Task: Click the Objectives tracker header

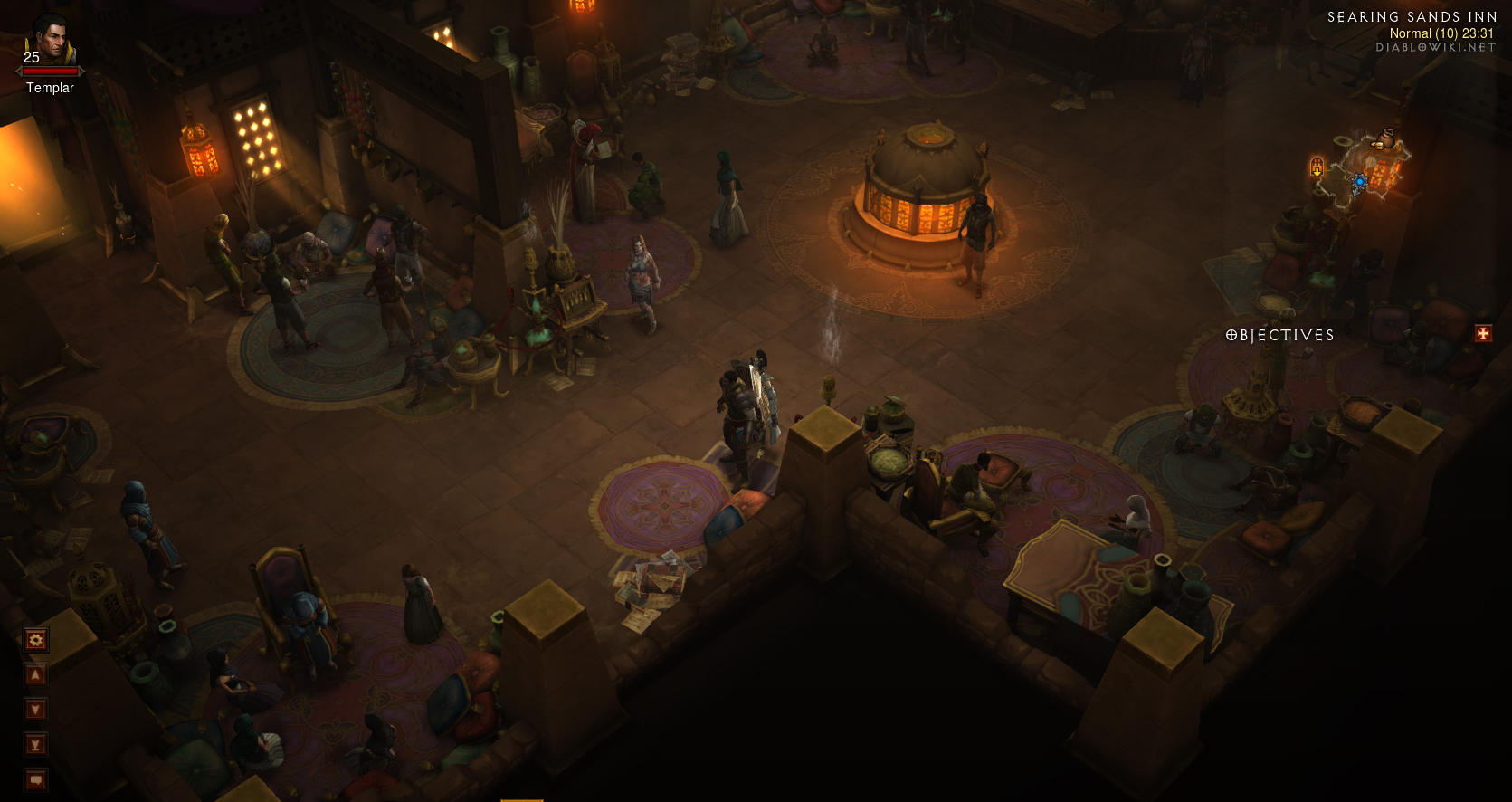Action: point(1279,335)
